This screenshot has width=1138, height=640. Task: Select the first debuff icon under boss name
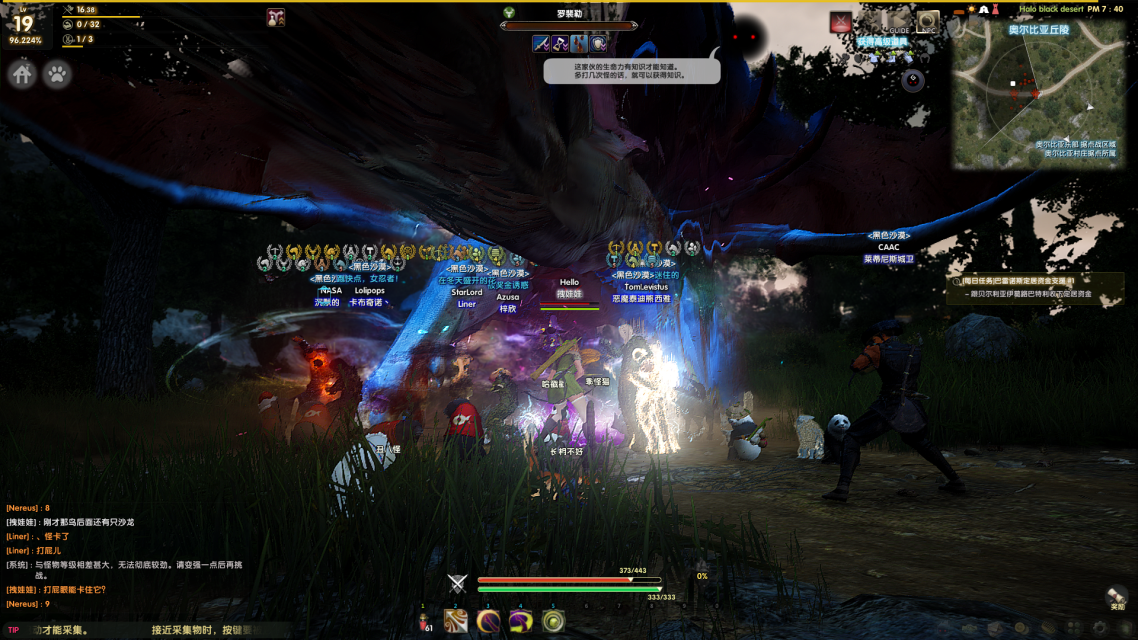(x=540, y=43)
